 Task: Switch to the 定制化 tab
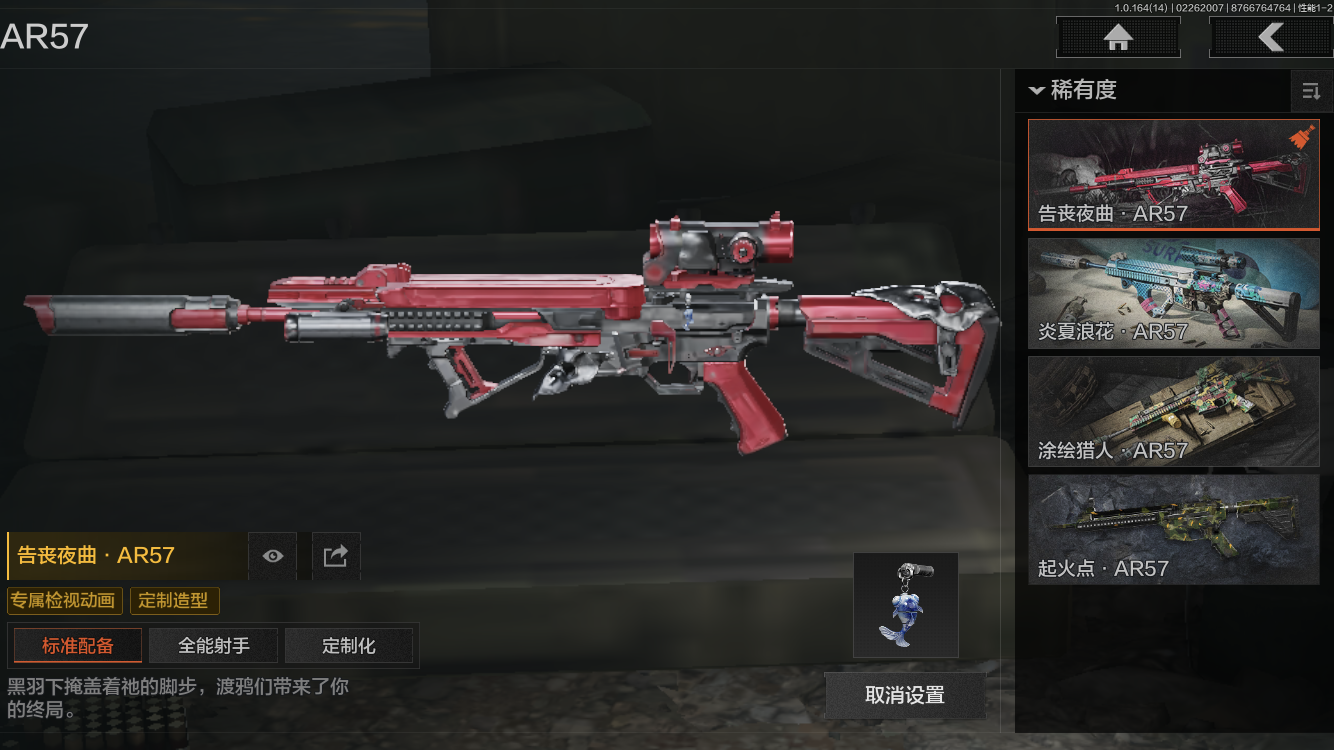[349, 646]
